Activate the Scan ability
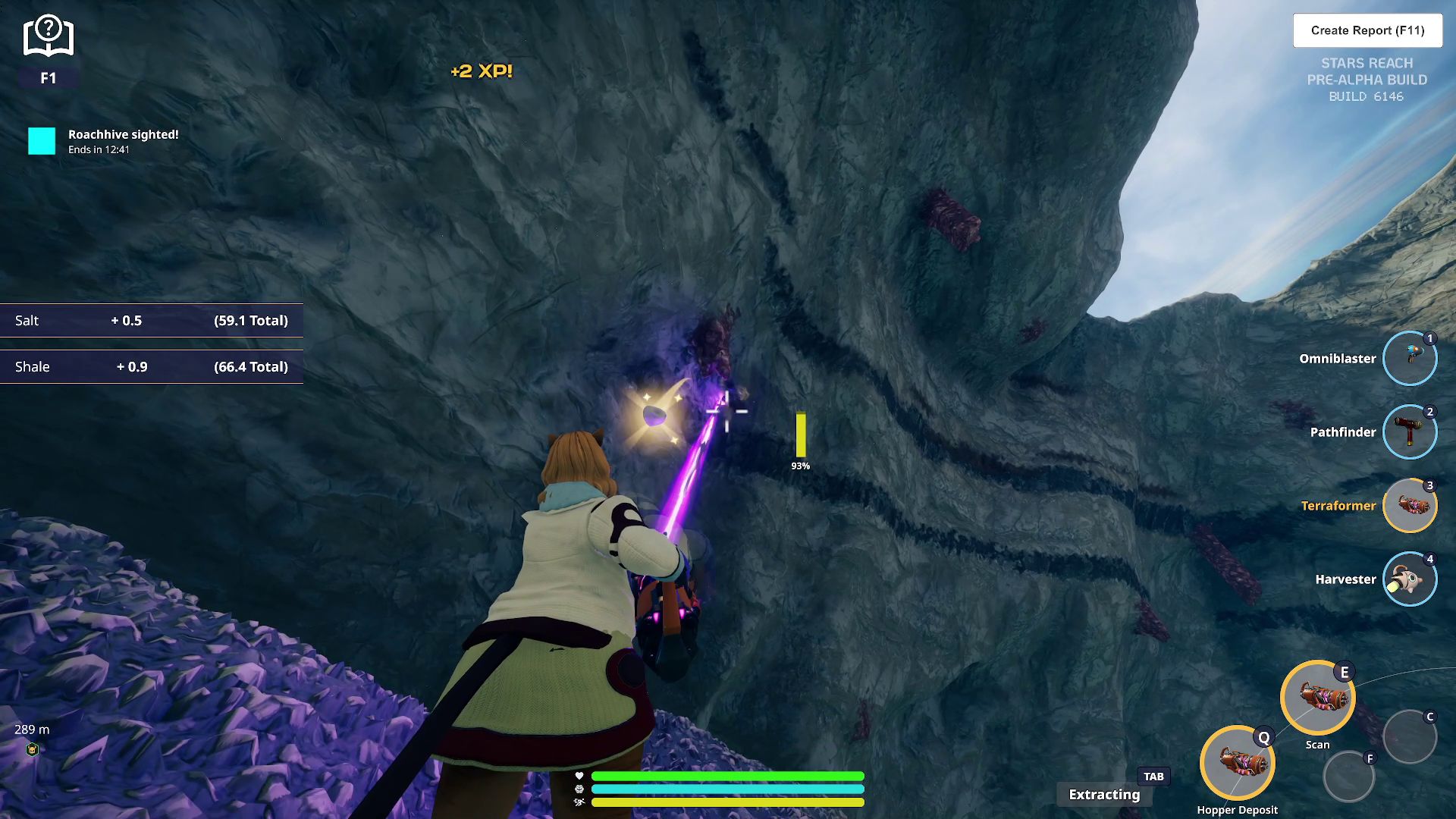Image resolution: width=1456 pixels, height=819 pixels. pos(1317,698)
